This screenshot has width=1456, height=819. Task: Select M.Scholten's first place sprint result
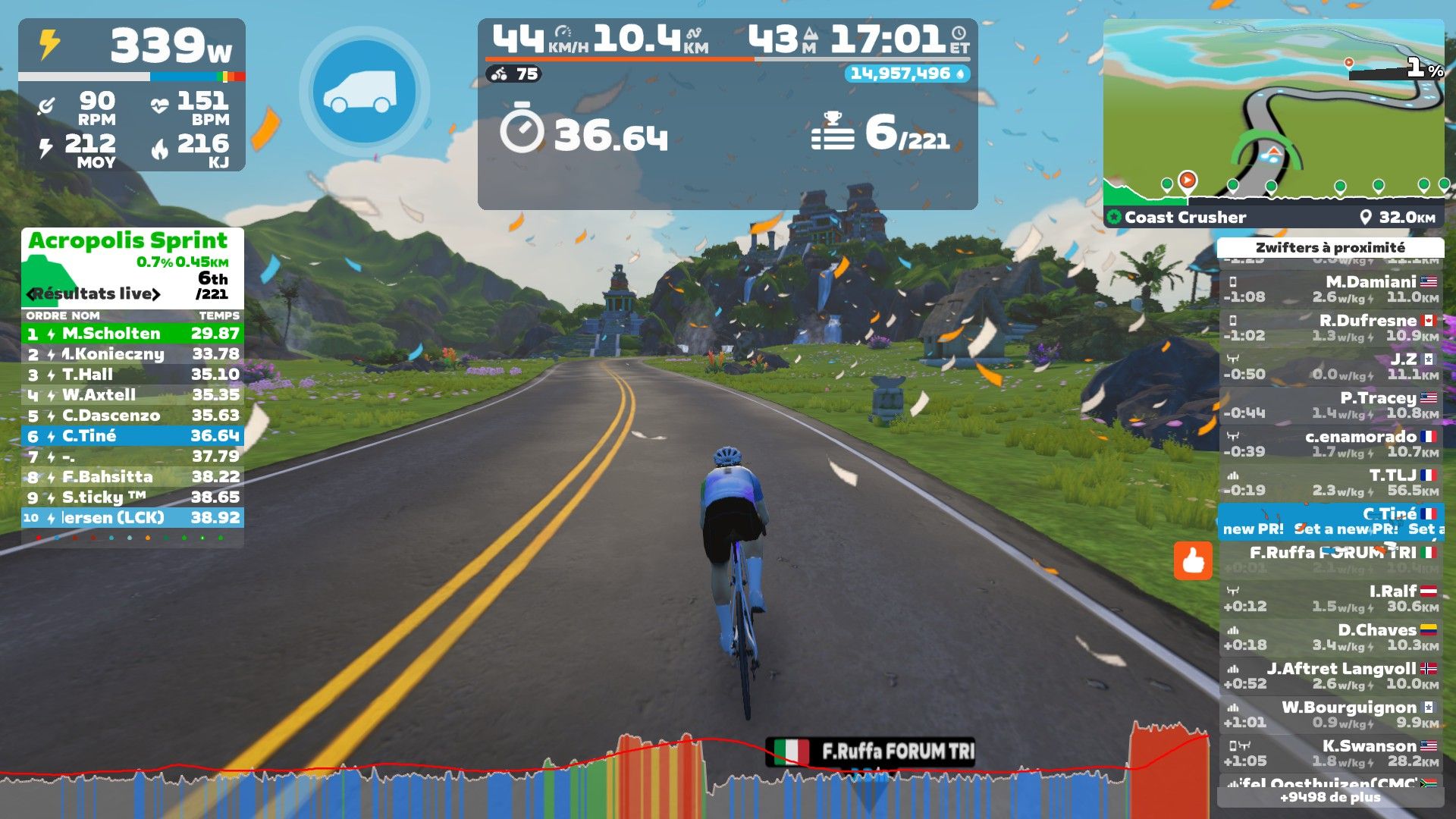(132, 334)
